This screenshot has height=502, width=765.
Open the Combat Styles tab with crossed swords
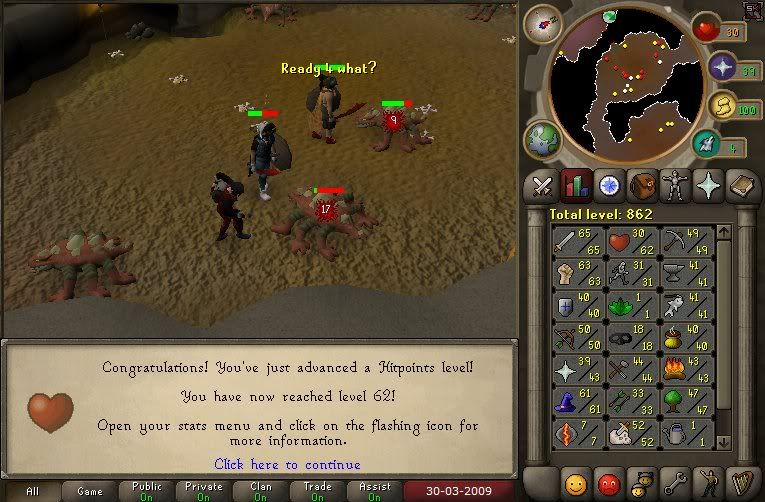click(x=542, y=185)
